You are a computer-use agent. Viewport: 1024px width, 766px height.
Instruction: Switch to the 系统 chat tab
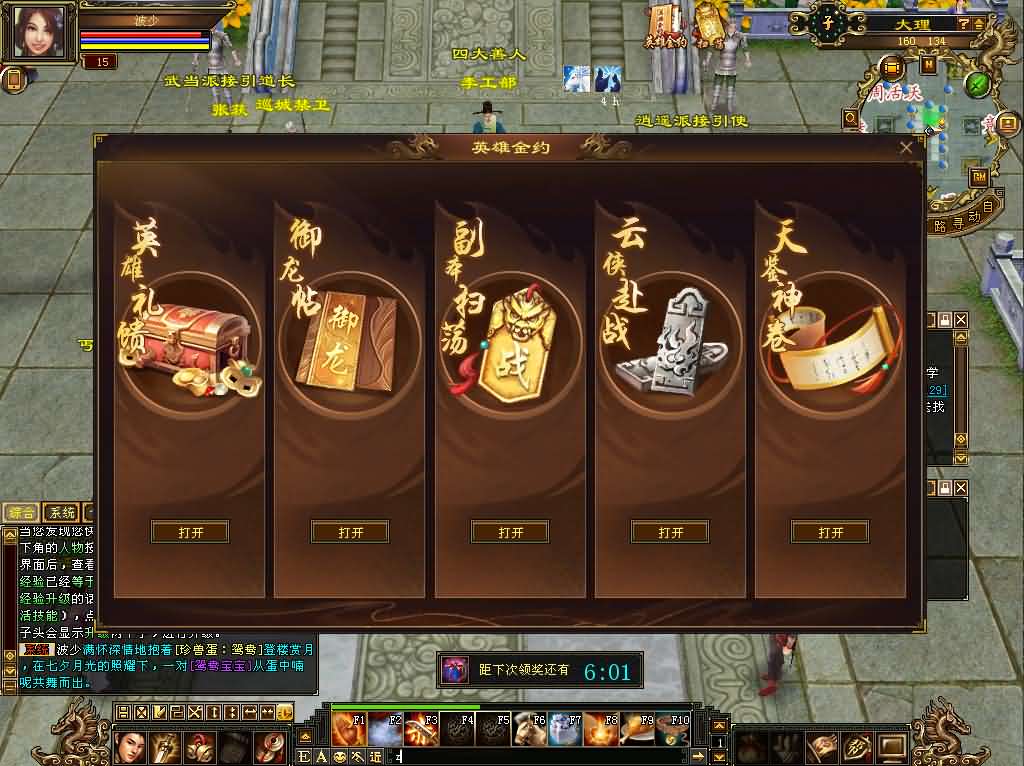(x=62, y=513)
